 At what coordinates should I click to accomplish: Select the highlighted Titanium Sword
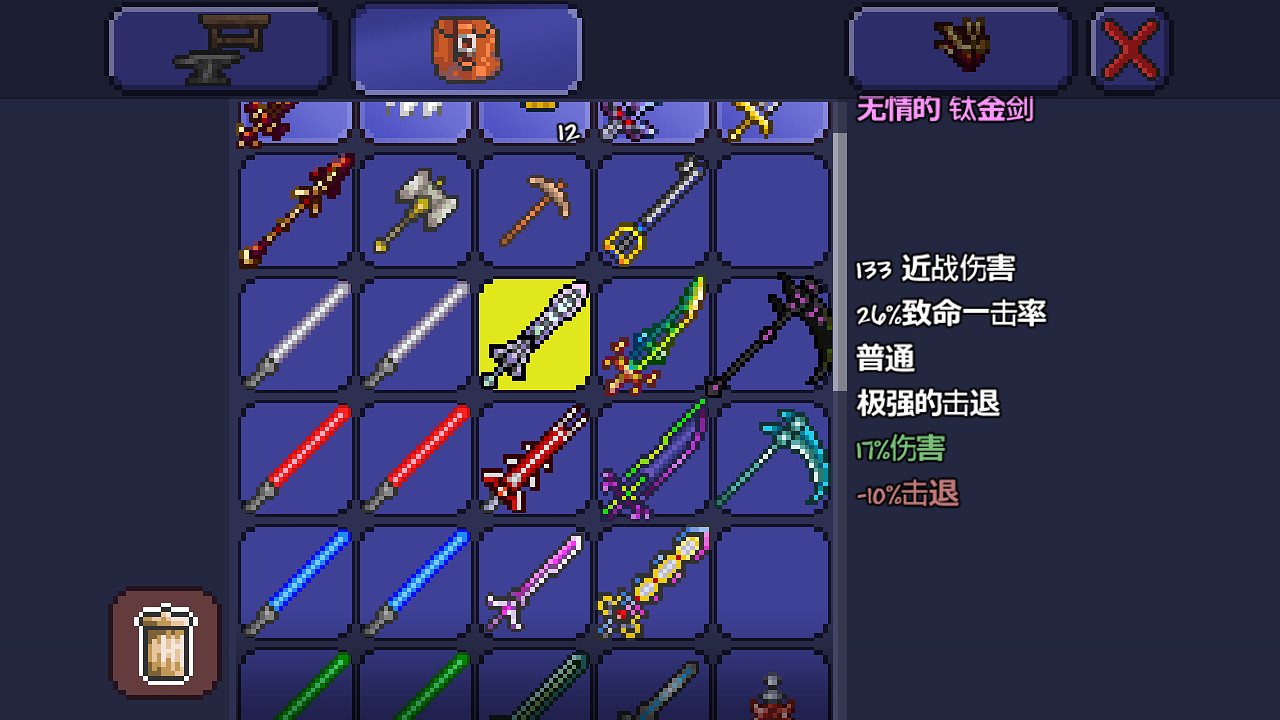pos(534,332)
